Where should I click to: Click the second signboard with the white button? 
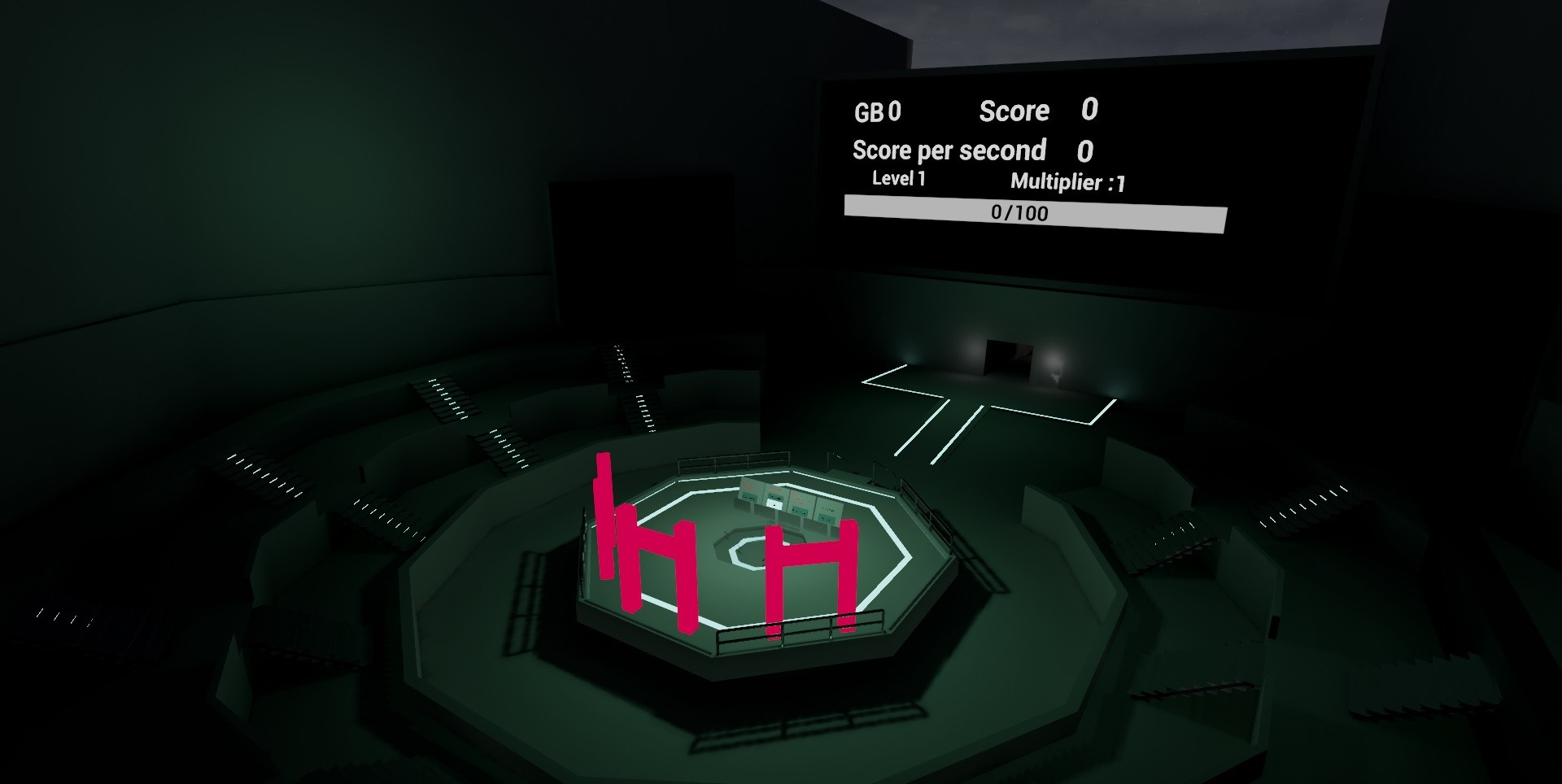pos(775,492)
